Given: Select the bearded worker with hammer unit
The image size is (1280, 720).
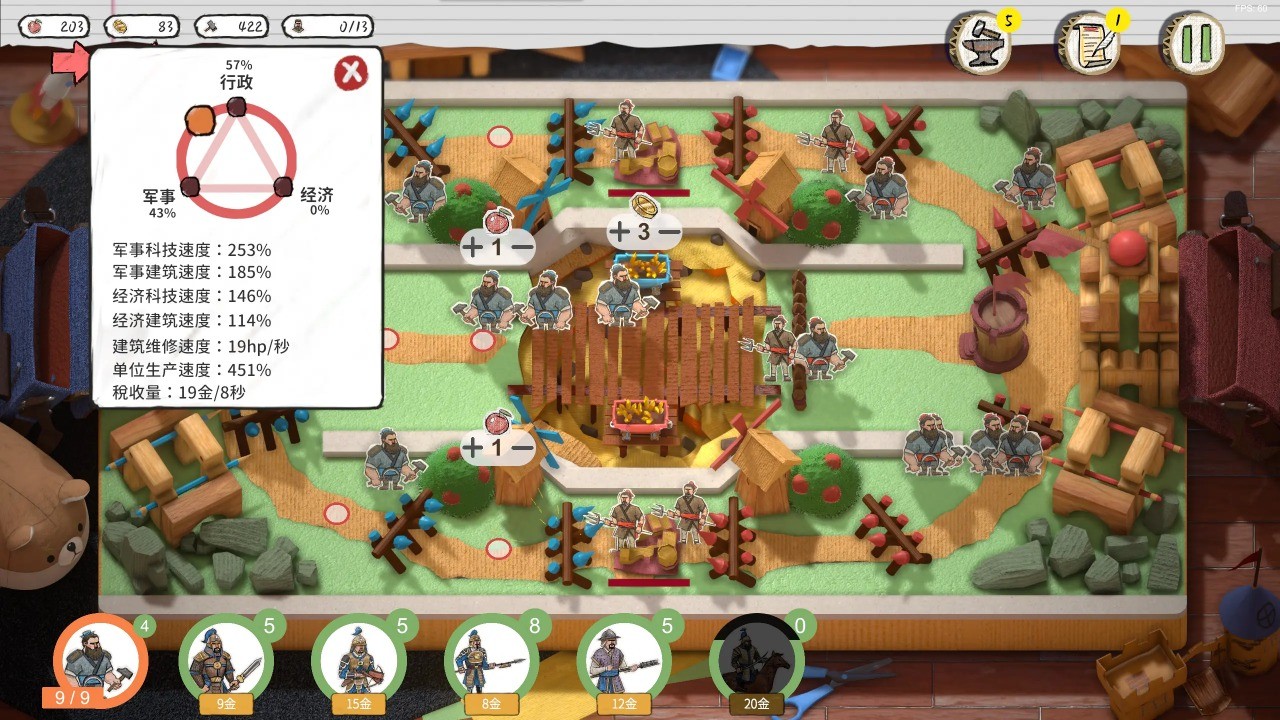Looking at the screenshot, I should tap(97, 660).
